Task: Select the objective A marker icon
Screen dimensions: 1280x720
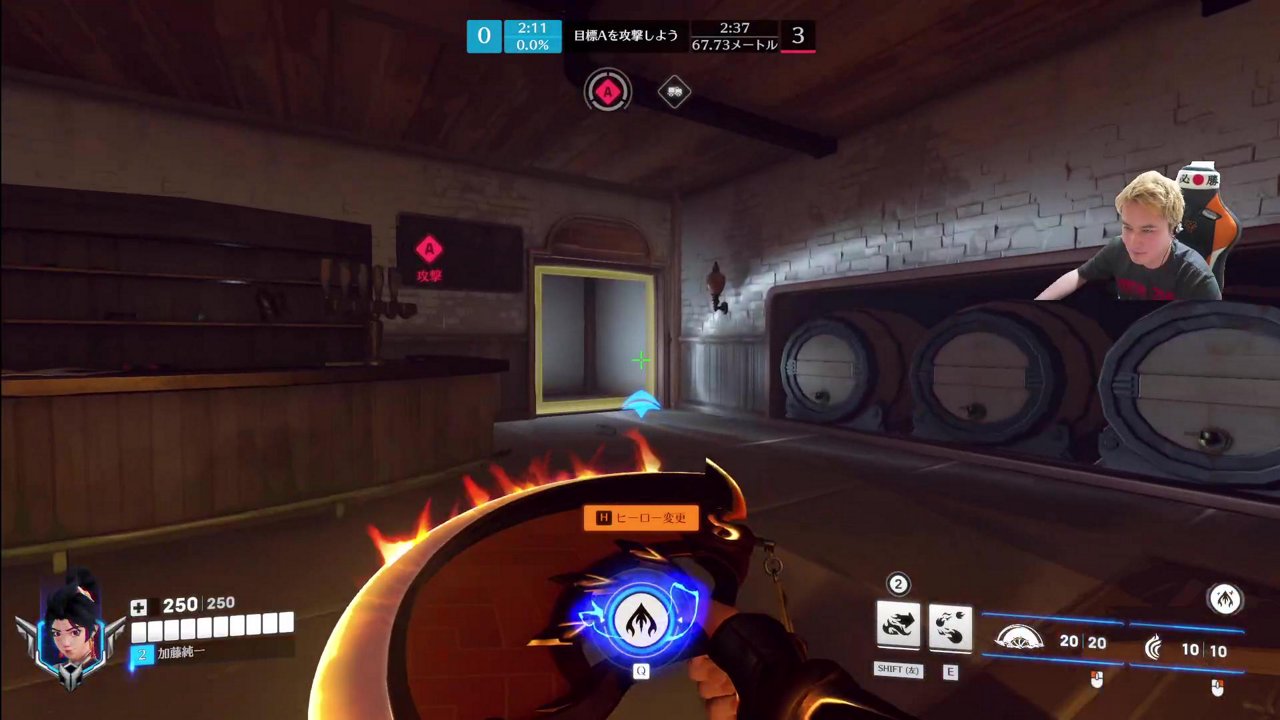Action: (607, 93)
